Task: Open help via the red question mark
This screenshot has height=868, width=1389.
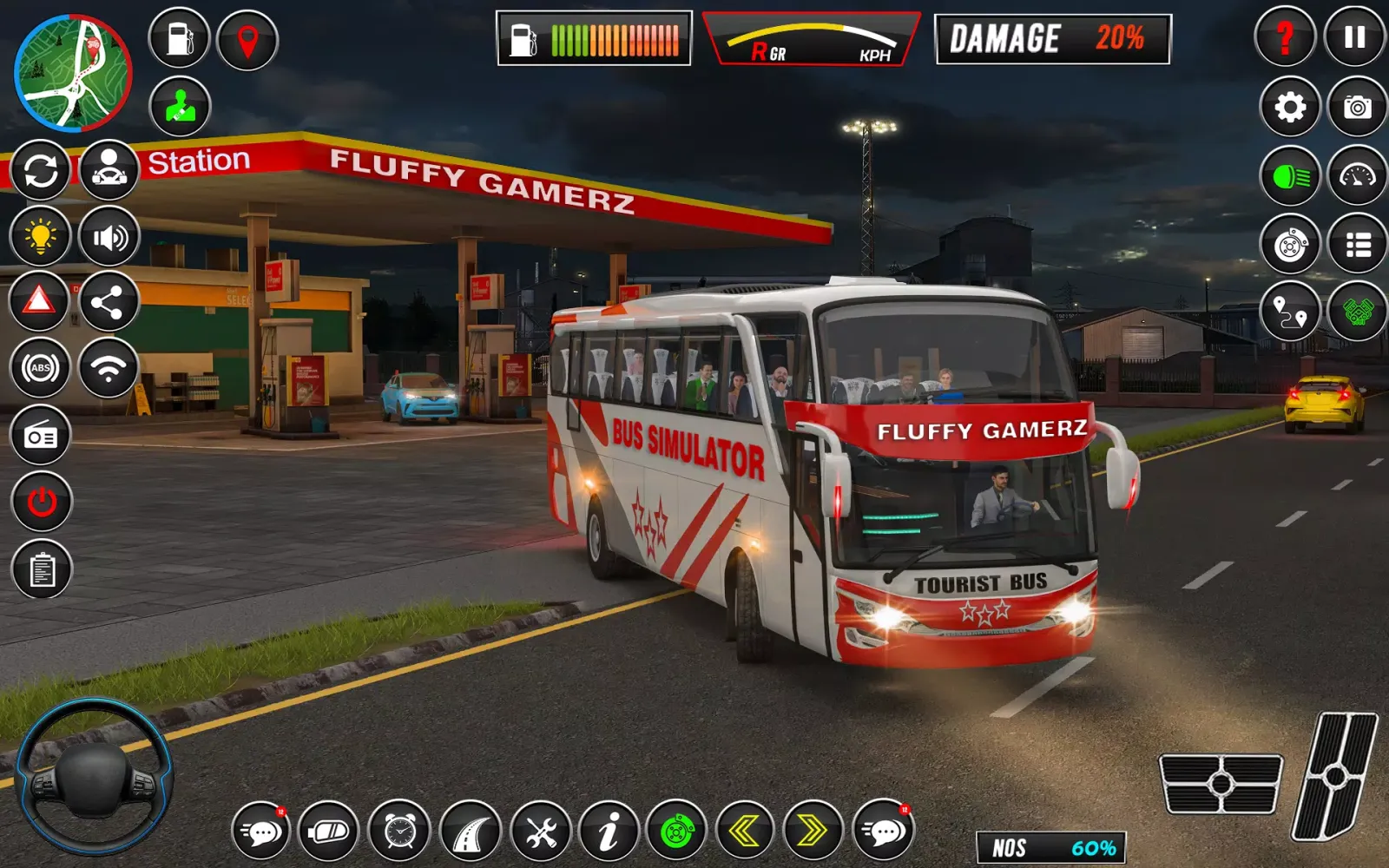Action: coord(1286,37)
